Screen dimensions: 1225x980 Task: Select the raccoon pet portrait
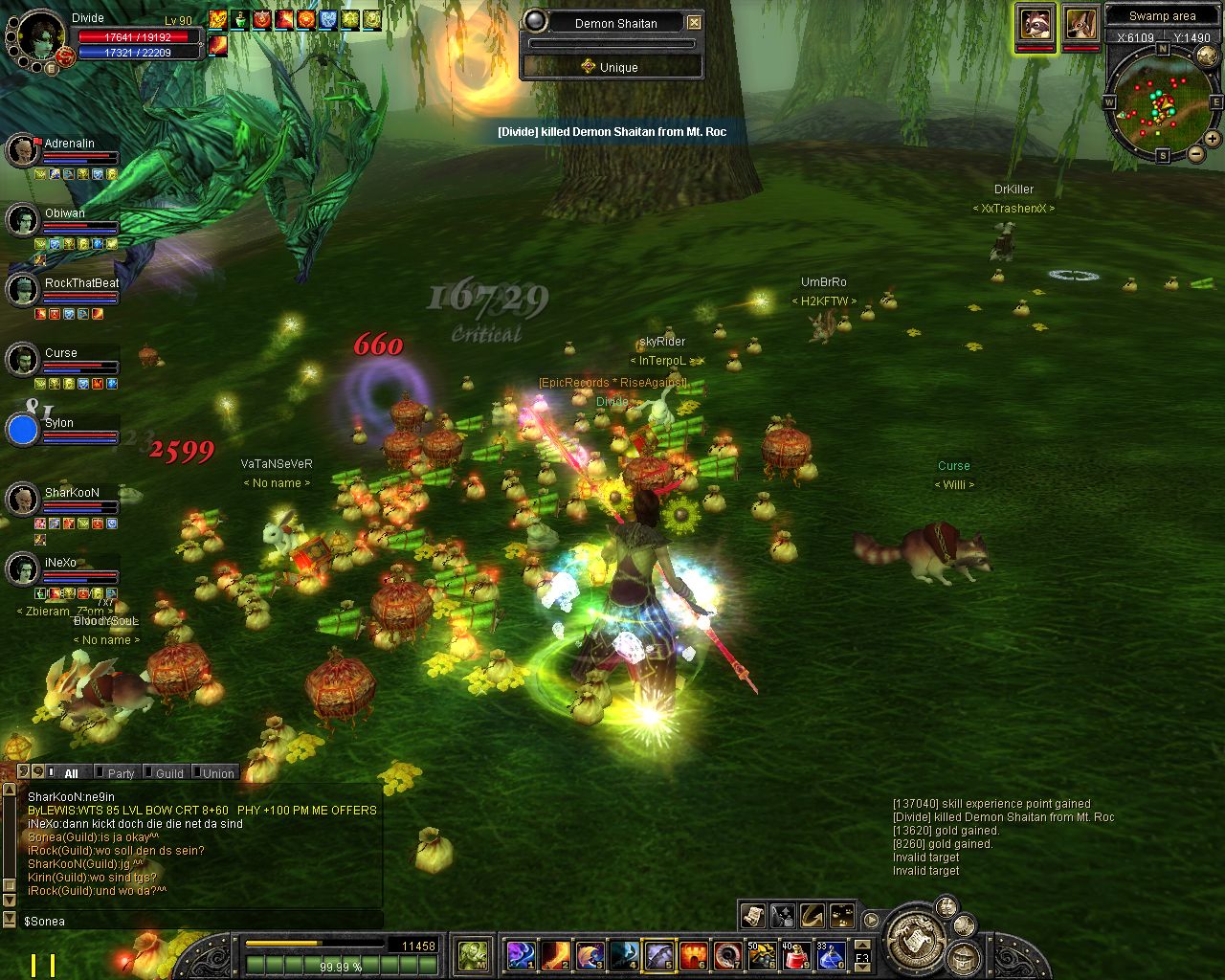1035,24
